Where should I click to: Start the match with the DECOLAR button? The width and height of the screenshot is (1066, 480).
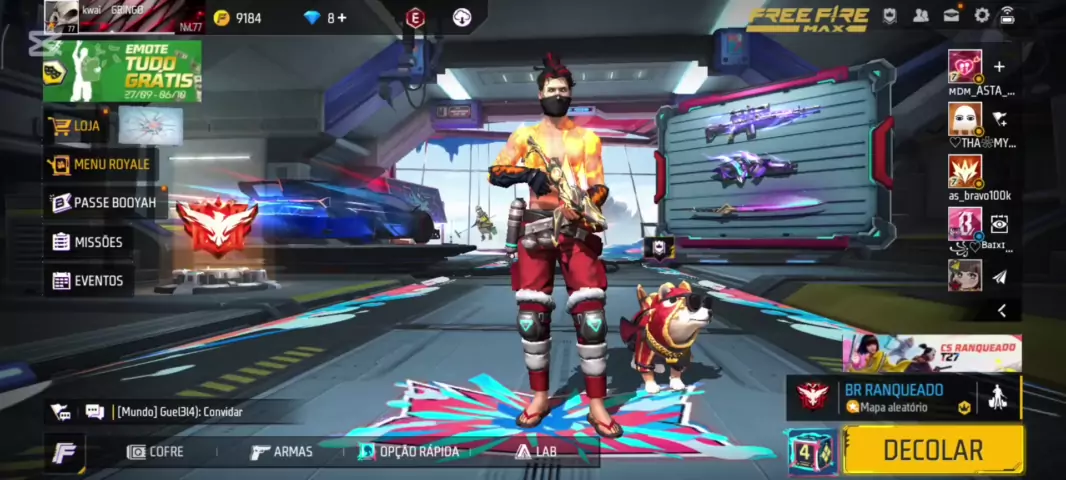(x=932, y=450)
